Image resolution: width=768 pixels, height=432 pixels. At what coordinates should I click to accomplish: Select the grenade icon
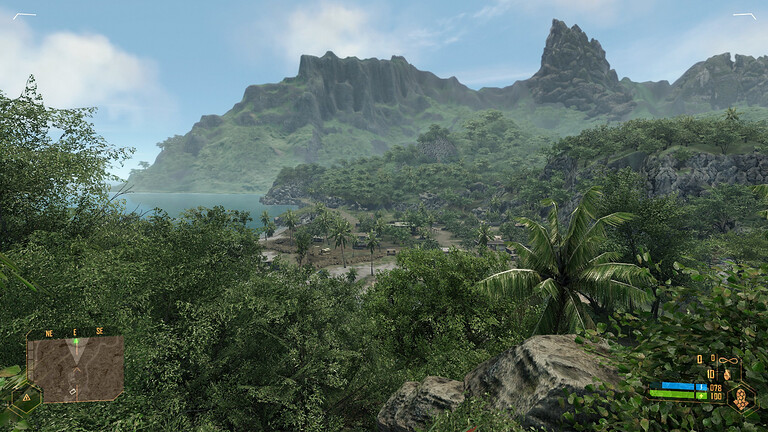[x=725, y=373]
